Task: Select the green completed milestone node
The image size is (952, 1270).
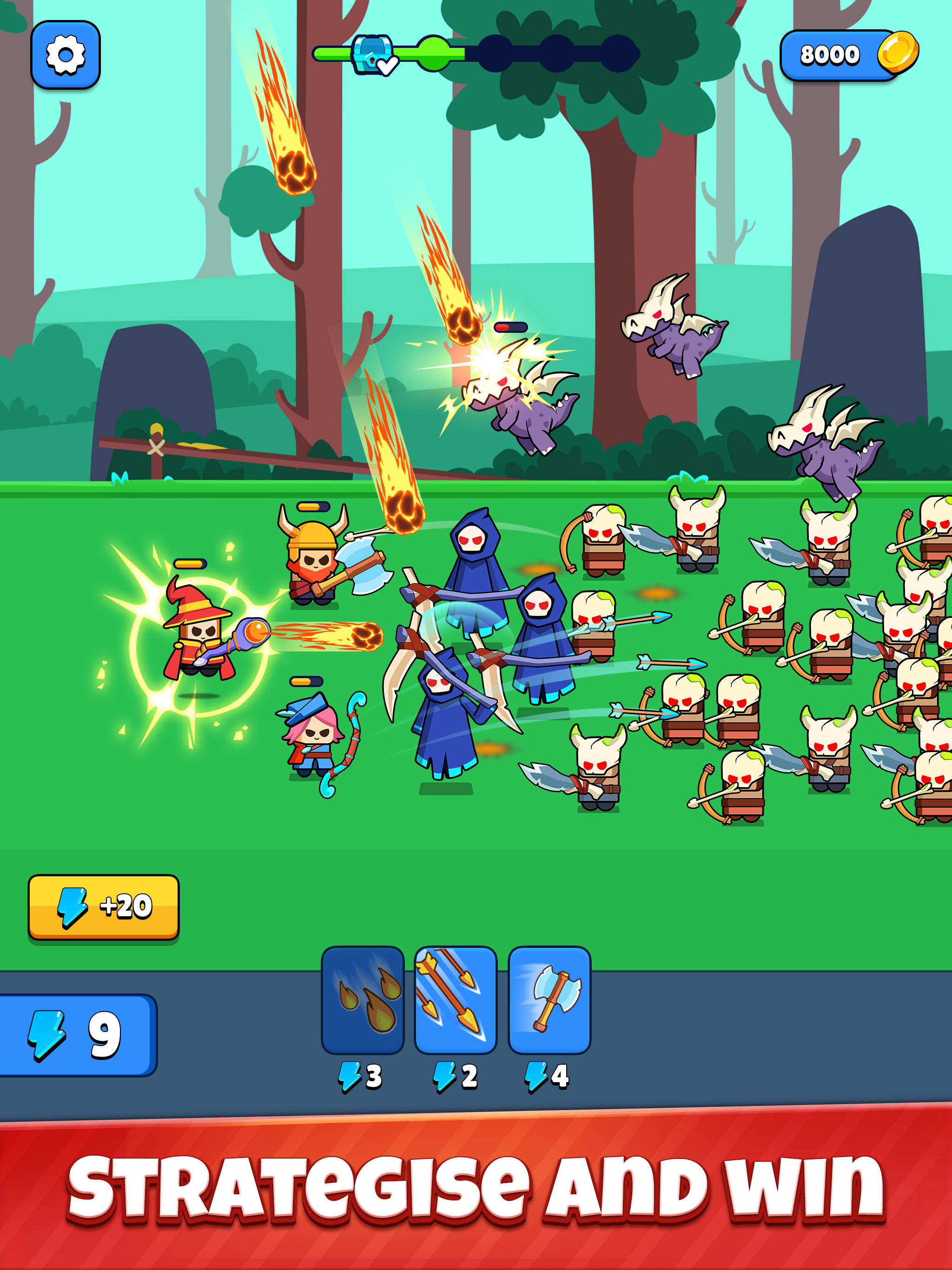Action: [434, 53]
